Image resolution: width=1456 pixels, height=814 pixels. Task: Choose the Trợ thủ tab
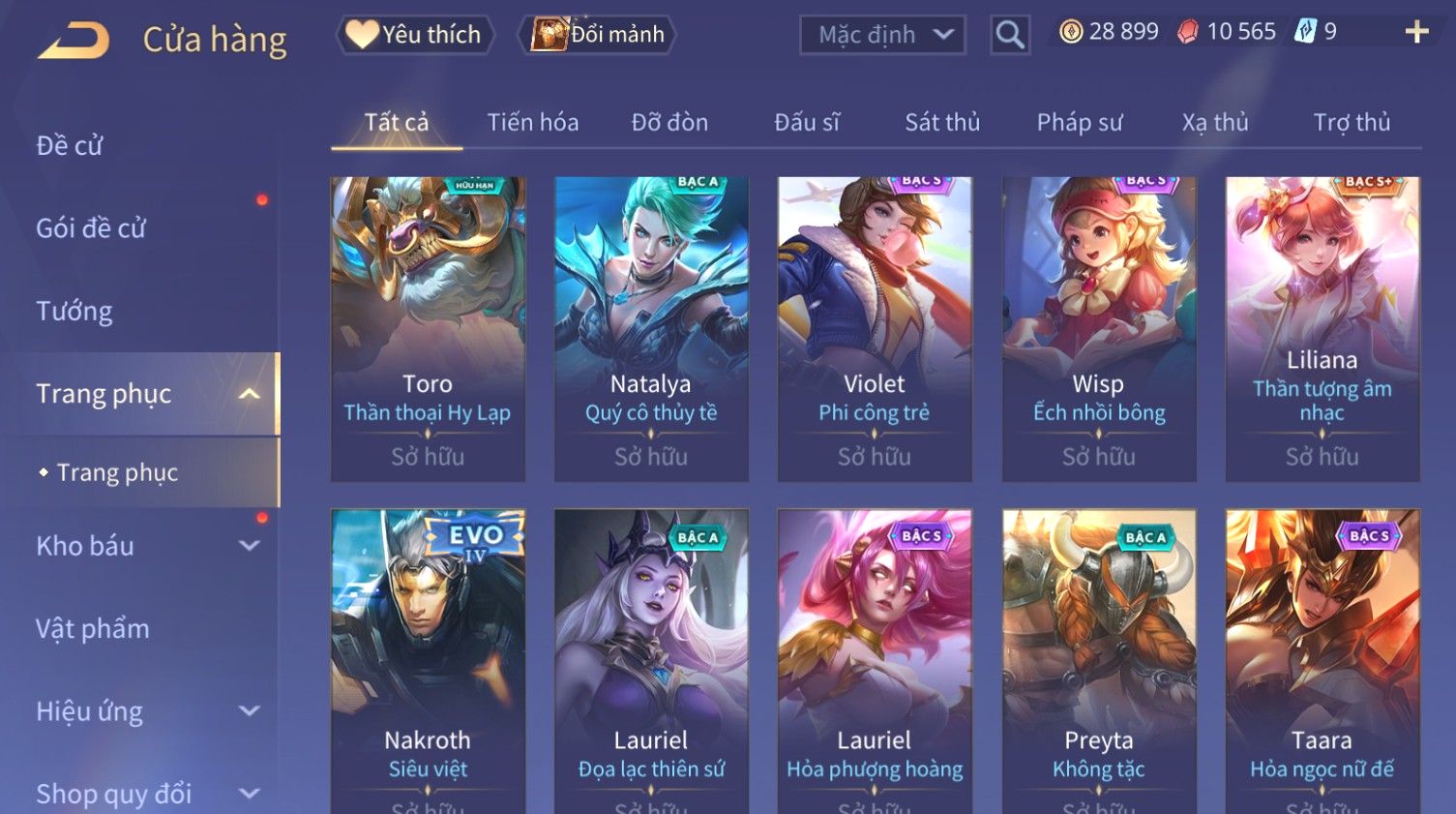click(x=1352, y=123)
